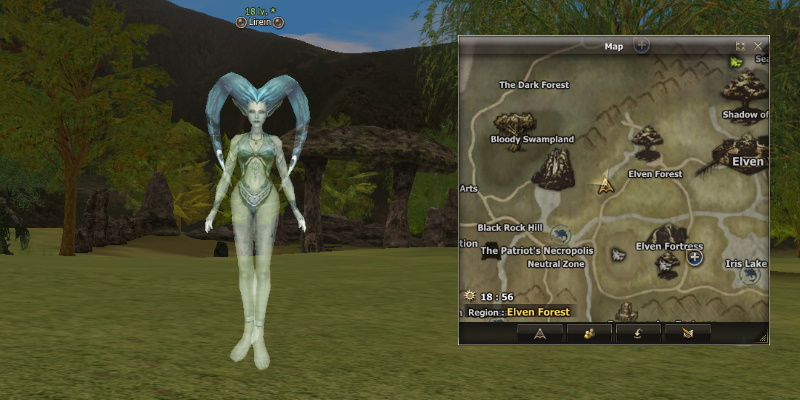Close the Map window
Viewport: 800px width, 400px height.
pyautogui.click(x=758, y=46)
